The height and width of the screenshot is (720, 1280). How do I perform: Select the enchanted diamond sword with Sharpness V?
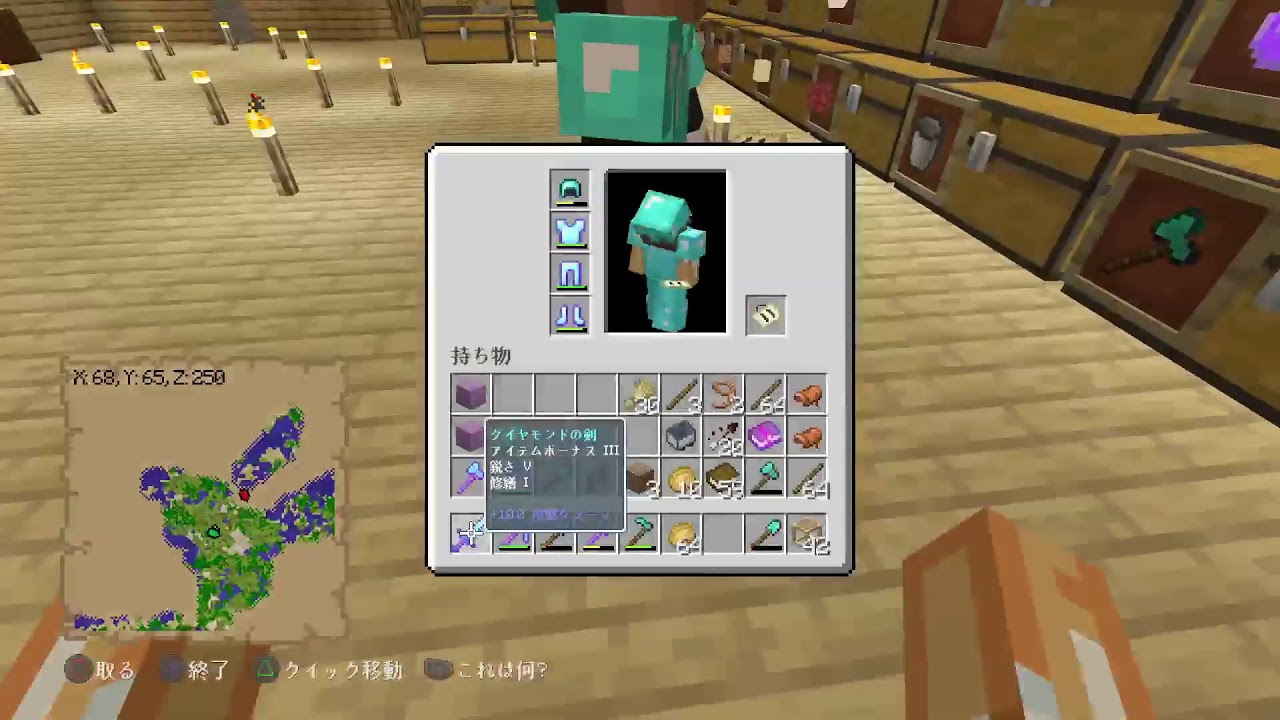point(470,537)
